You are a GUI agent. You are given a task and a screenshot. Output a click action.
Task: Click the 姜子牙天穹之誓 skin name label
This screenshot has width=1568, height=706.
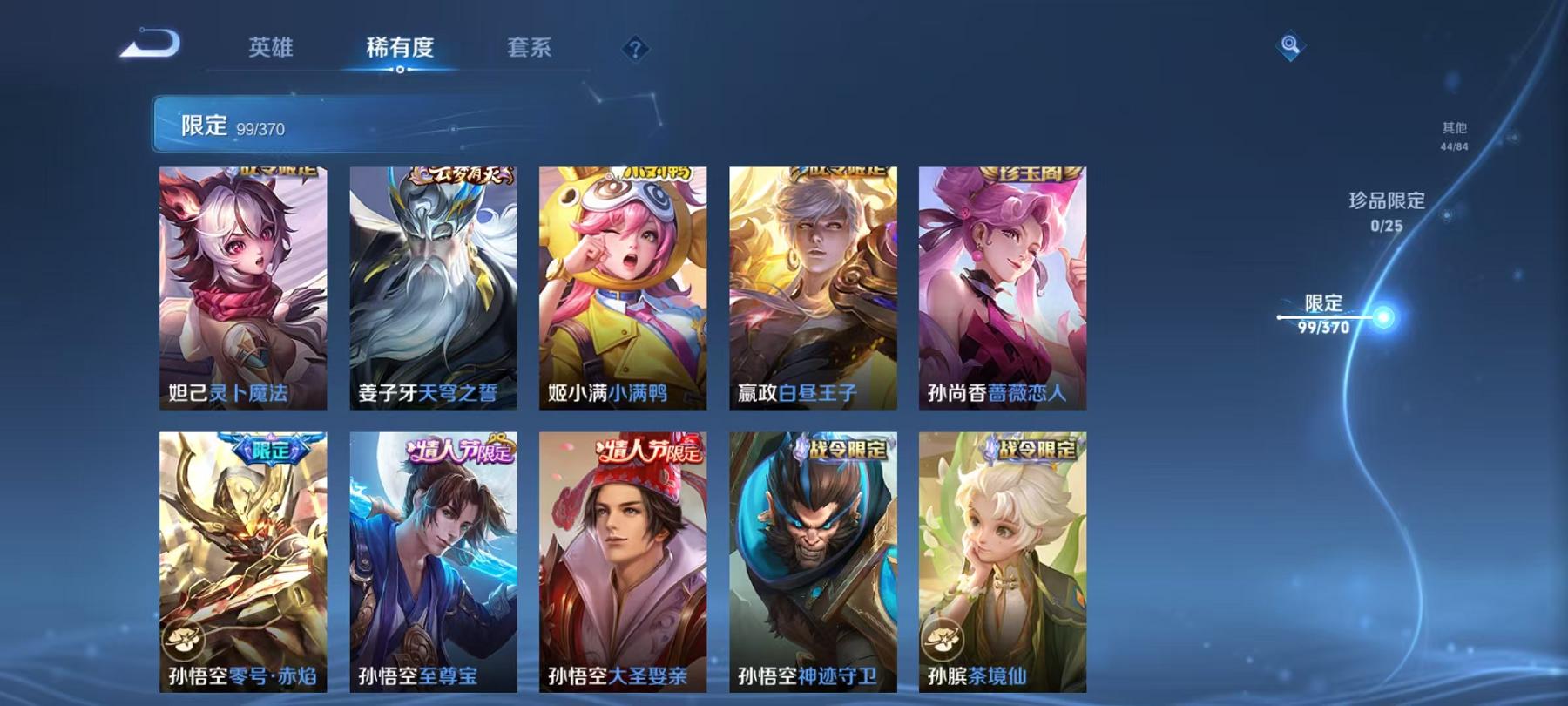tap(429, 394)
